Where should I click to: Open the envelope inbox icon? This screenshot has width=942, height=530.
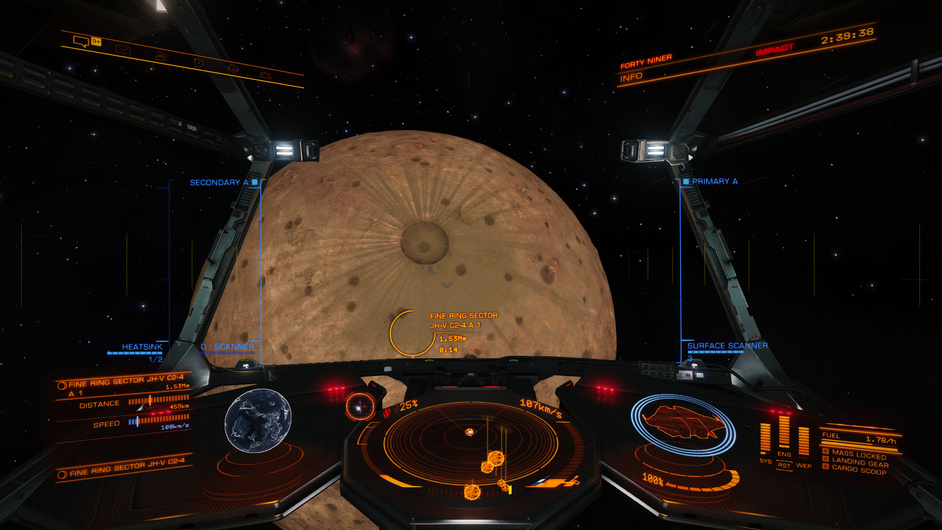[124, 48]
